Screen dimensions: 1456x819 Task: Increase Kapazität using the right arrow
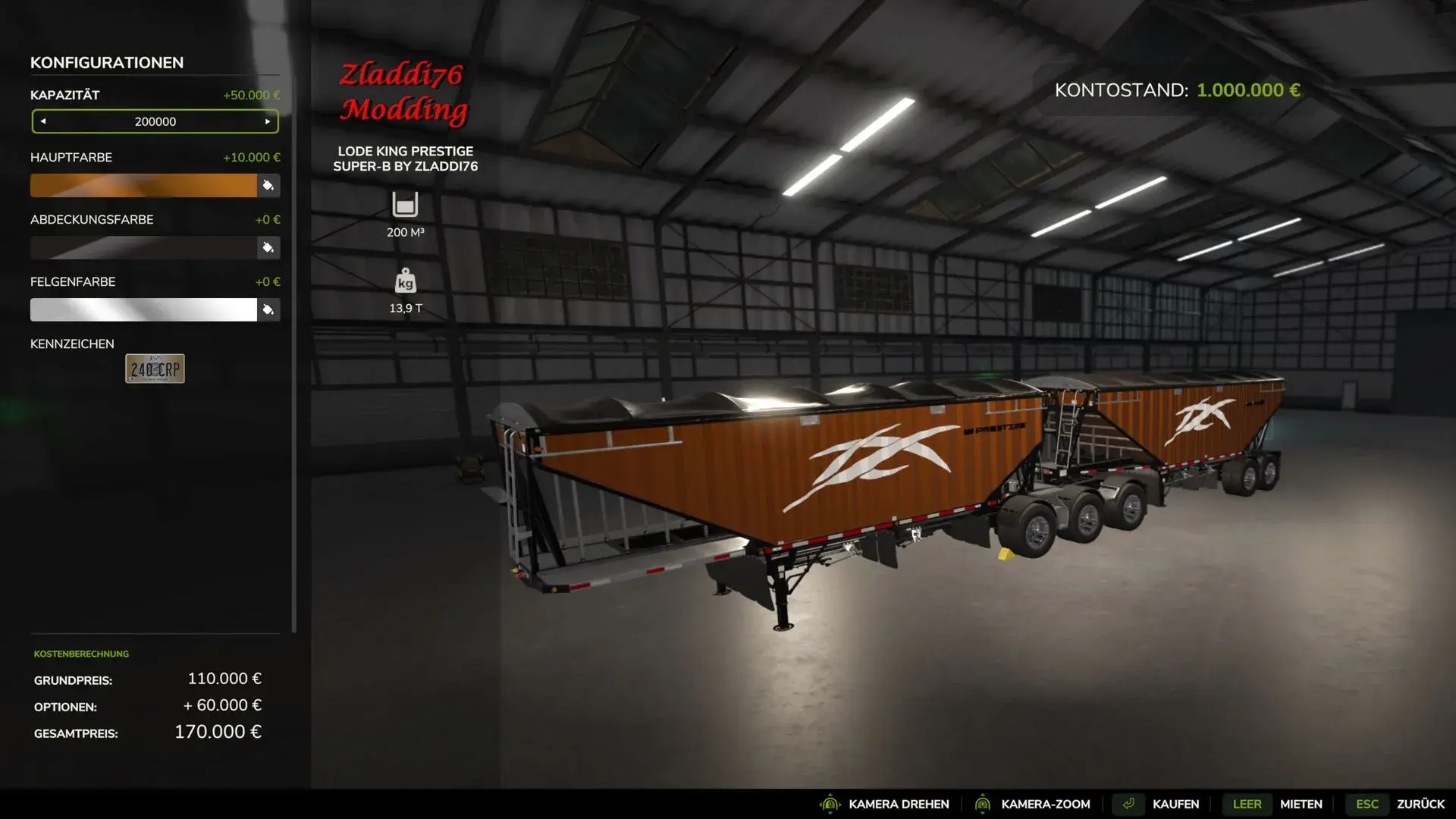pos(267,121)
